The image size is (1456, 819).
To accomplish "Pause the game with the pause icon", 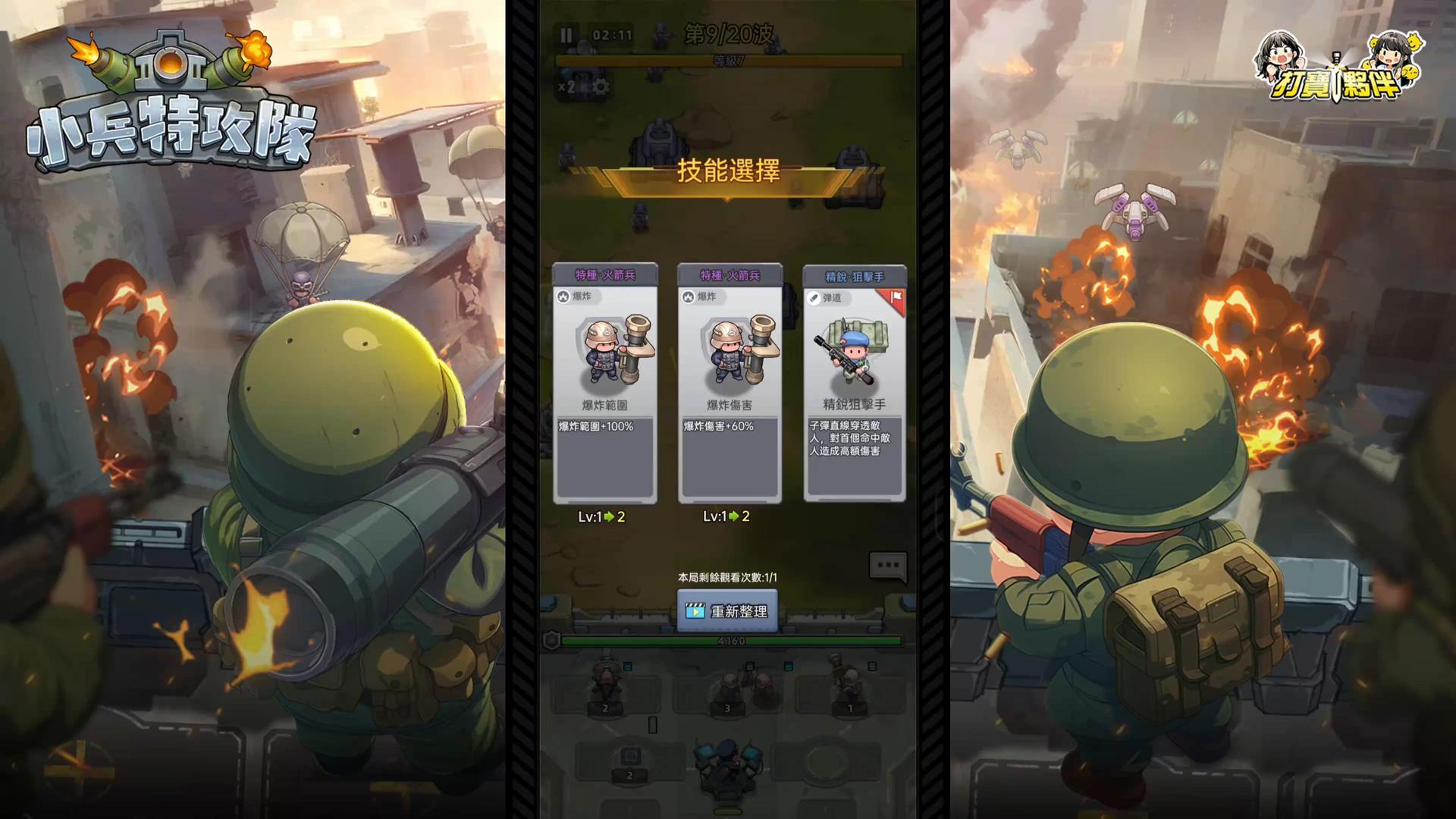I will (x=566, y=35).
